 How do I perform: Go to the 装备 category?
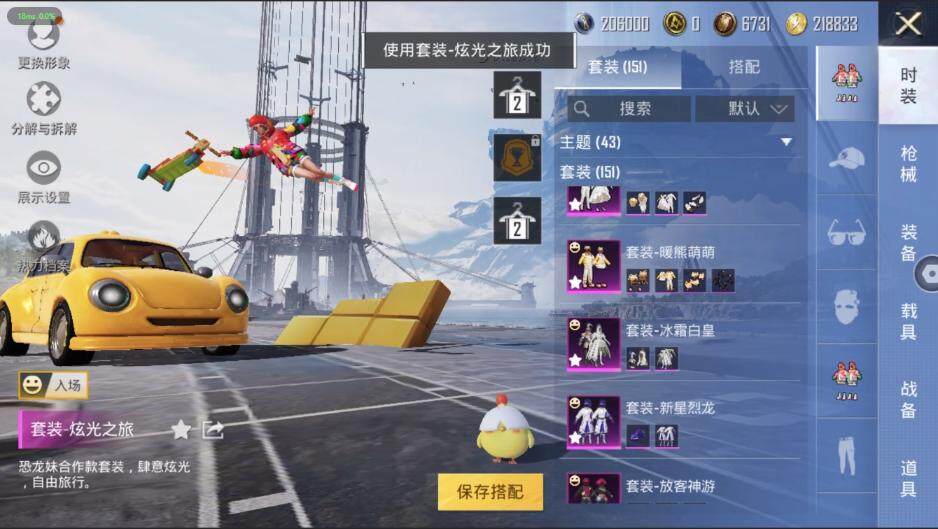tap(908, 241)
